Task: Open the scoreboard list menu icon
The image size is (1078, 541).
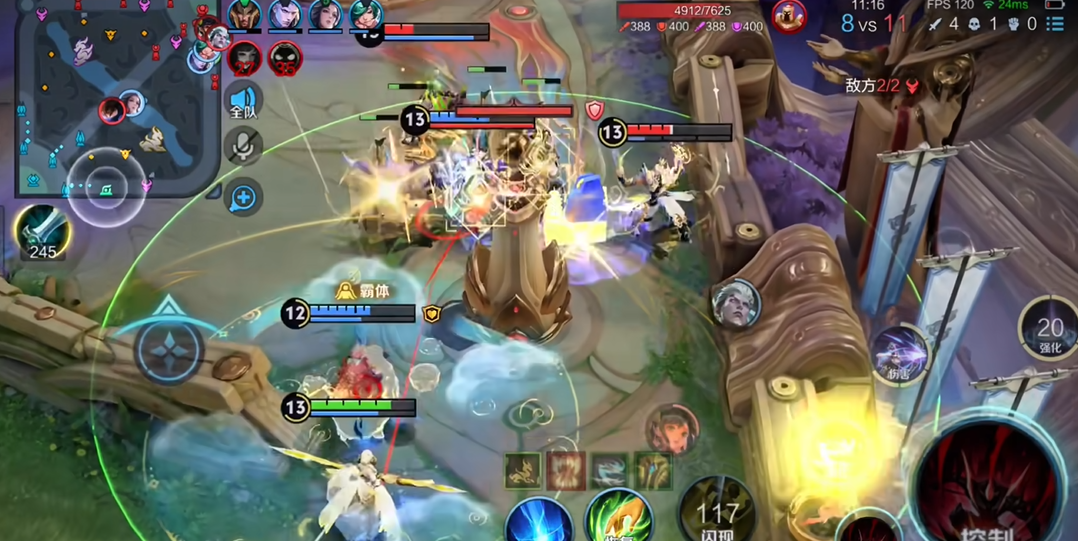Action: tap(1055, 23)
